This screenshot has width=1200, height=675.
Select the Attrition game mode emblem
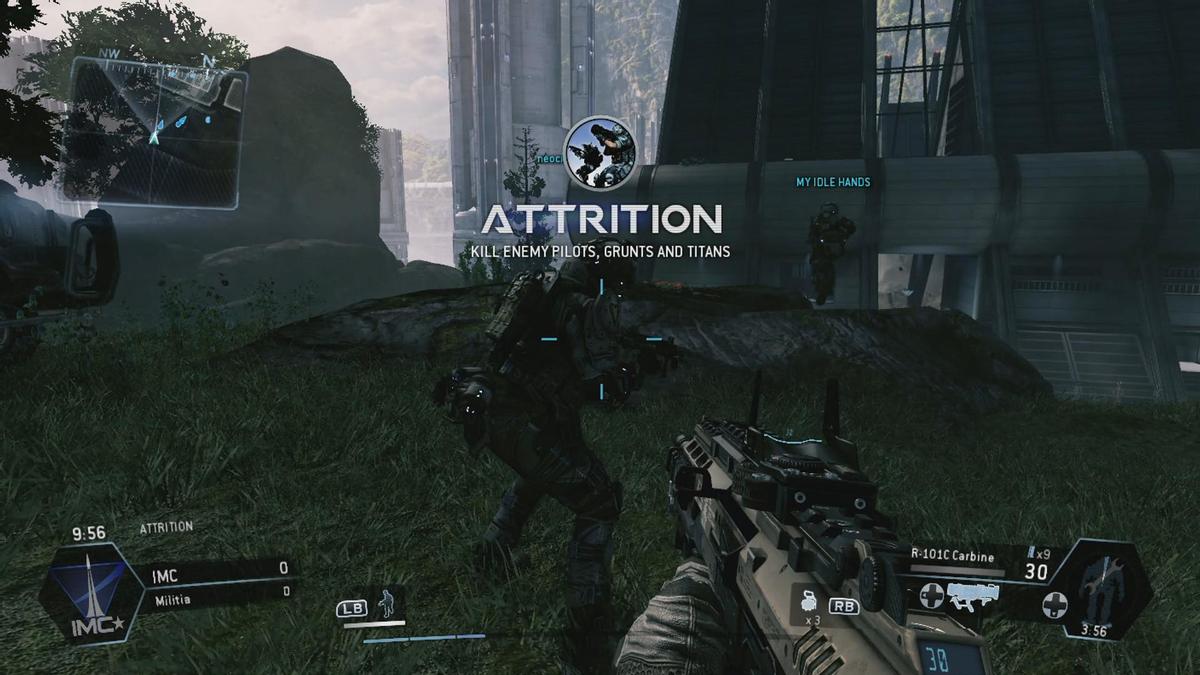click(x=600, y=152)
